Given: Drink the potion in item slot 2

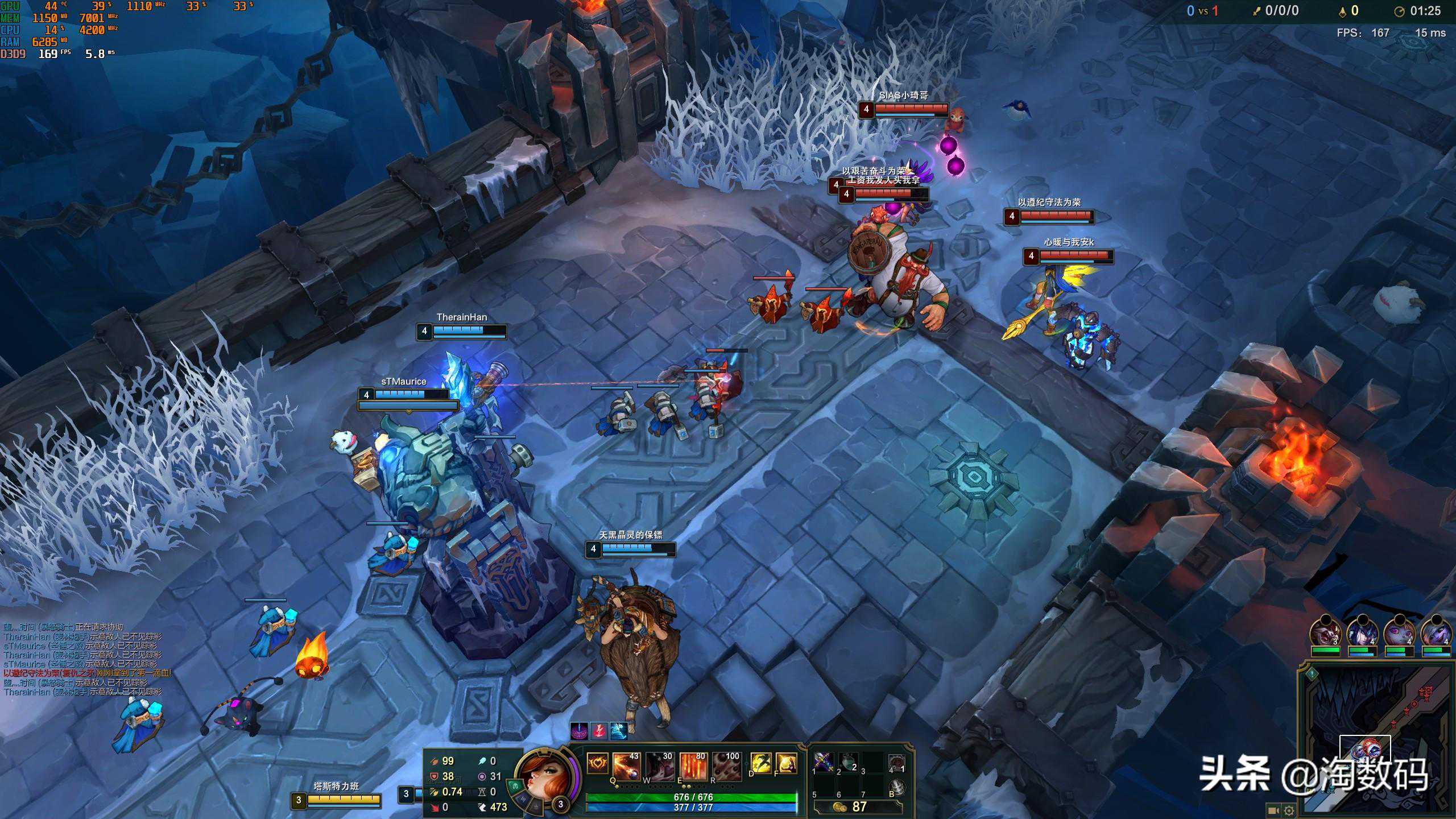Looking at the screenshot, I should tap(848, 761).
